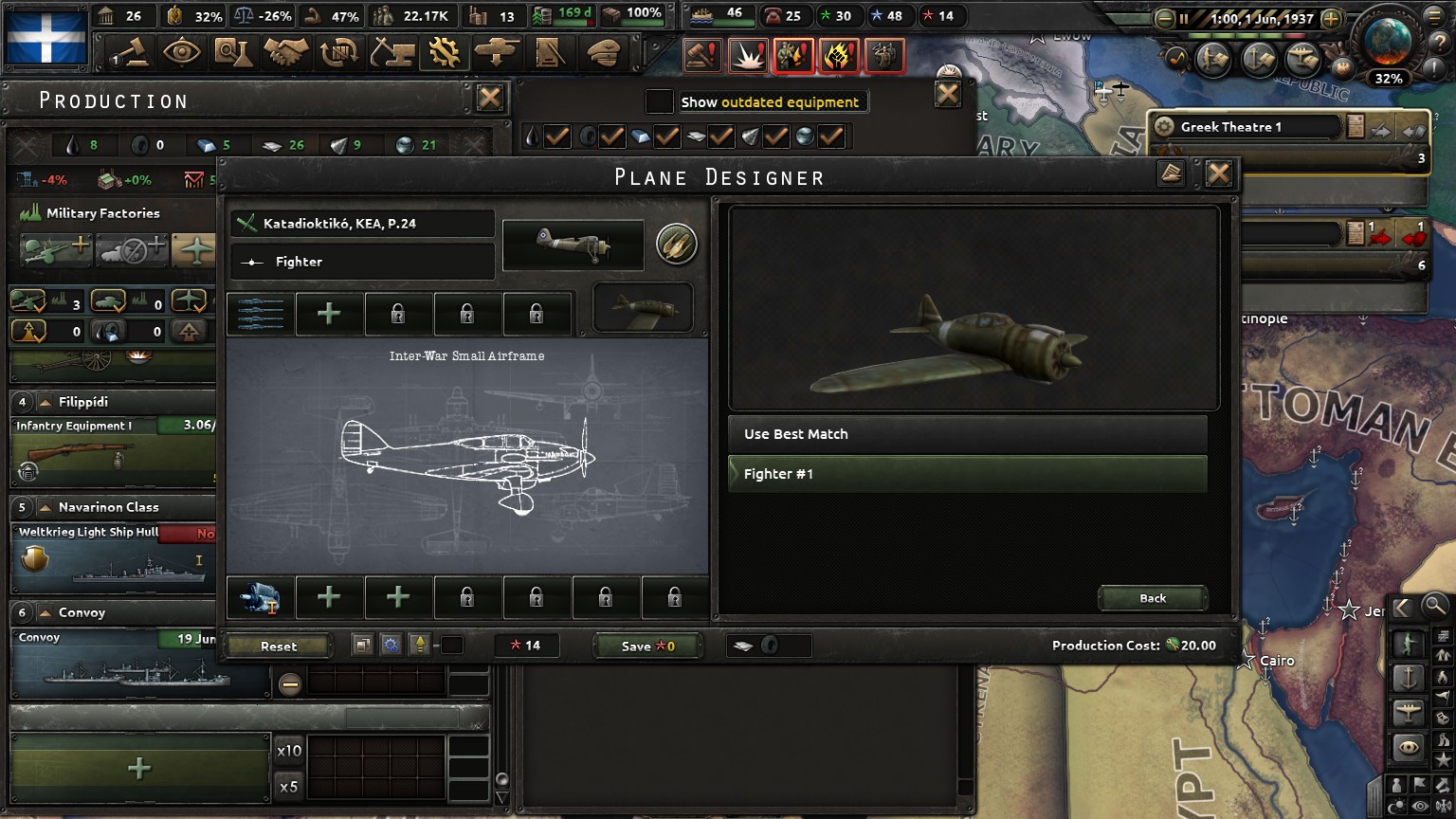Open the blue gear auto-design icon

390,645
